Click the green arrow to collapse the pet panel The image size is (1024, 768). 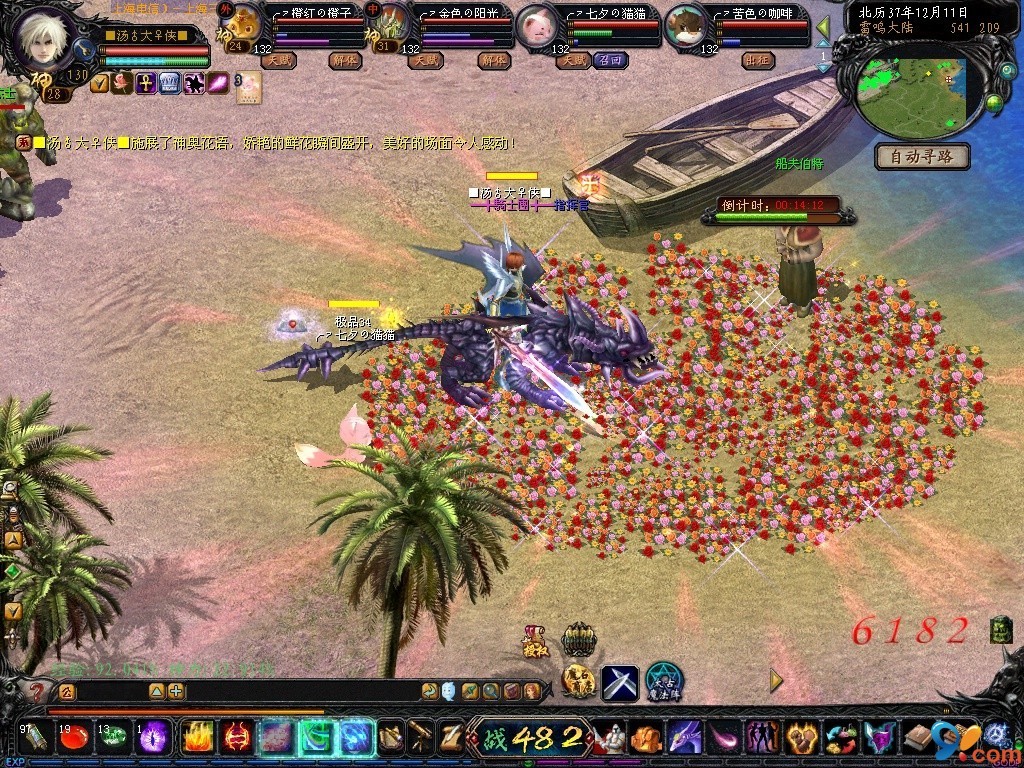(823, 27)
